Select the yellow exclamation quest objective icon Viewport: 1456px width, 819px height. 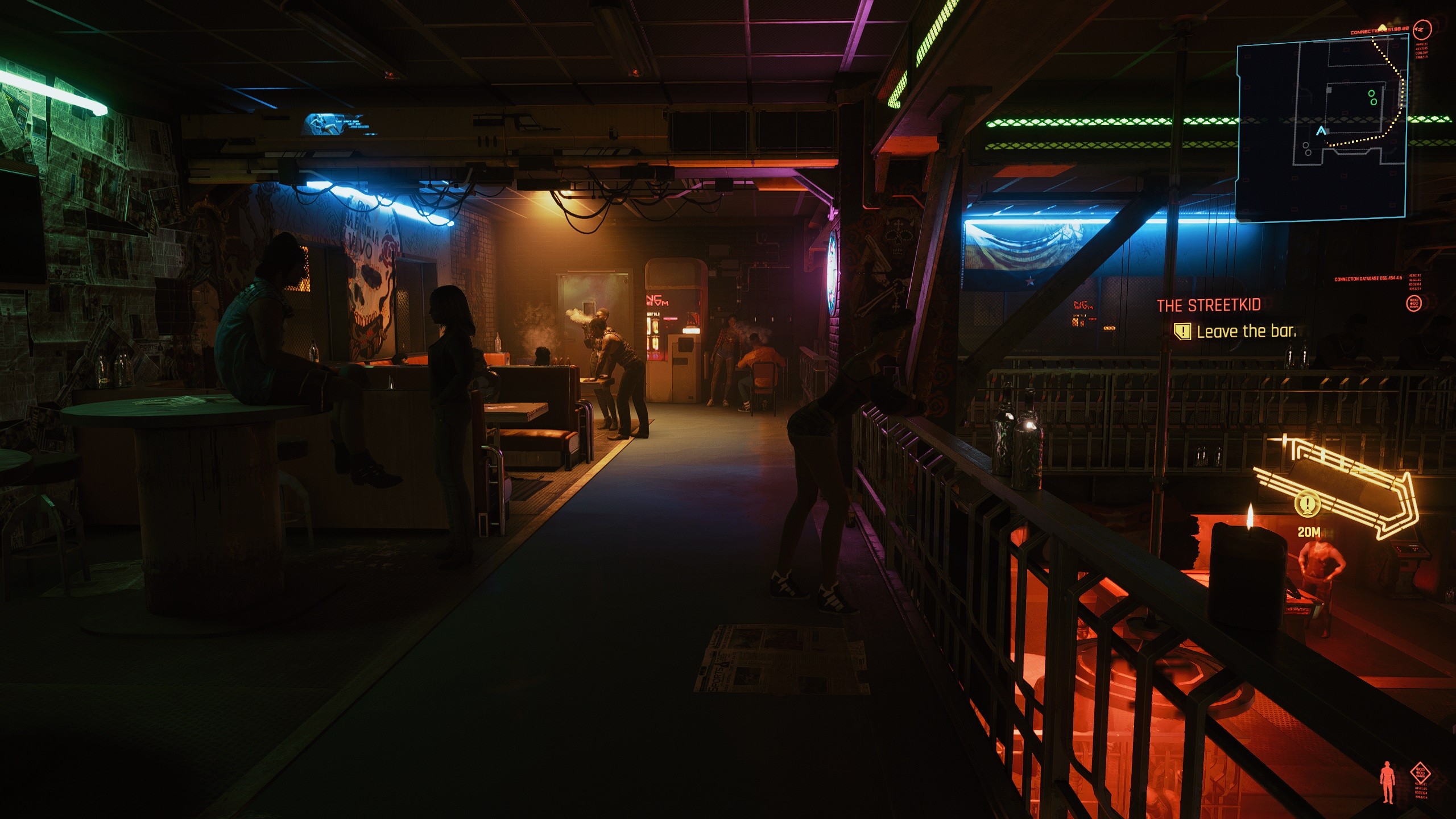tap(1182, 332)
